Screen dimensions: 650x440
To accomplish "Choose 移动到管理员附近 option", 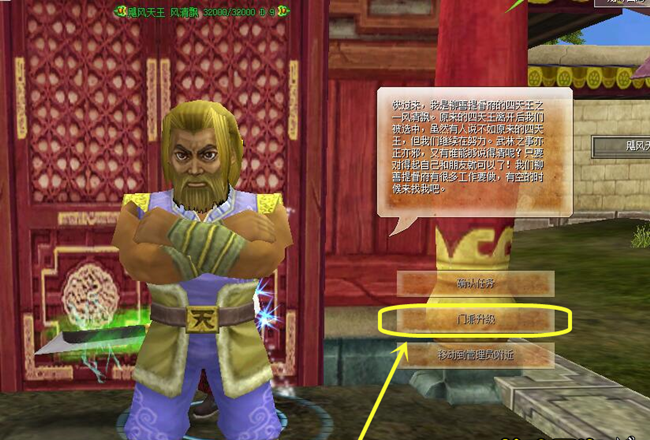I will pyautogui.click(x=475, y=355).
